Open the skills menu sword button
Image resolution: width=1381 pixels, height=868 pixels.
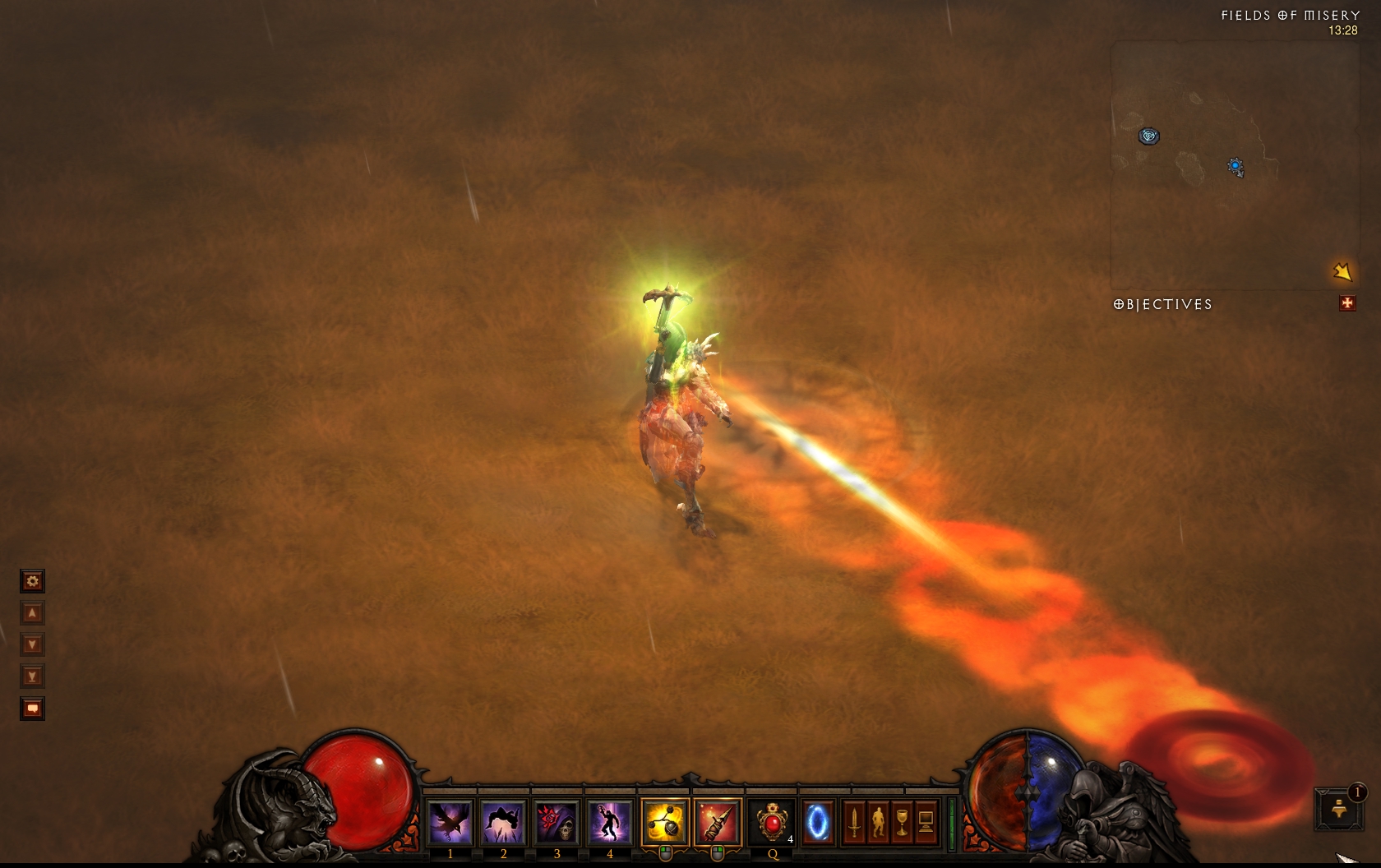coord(854,821)
